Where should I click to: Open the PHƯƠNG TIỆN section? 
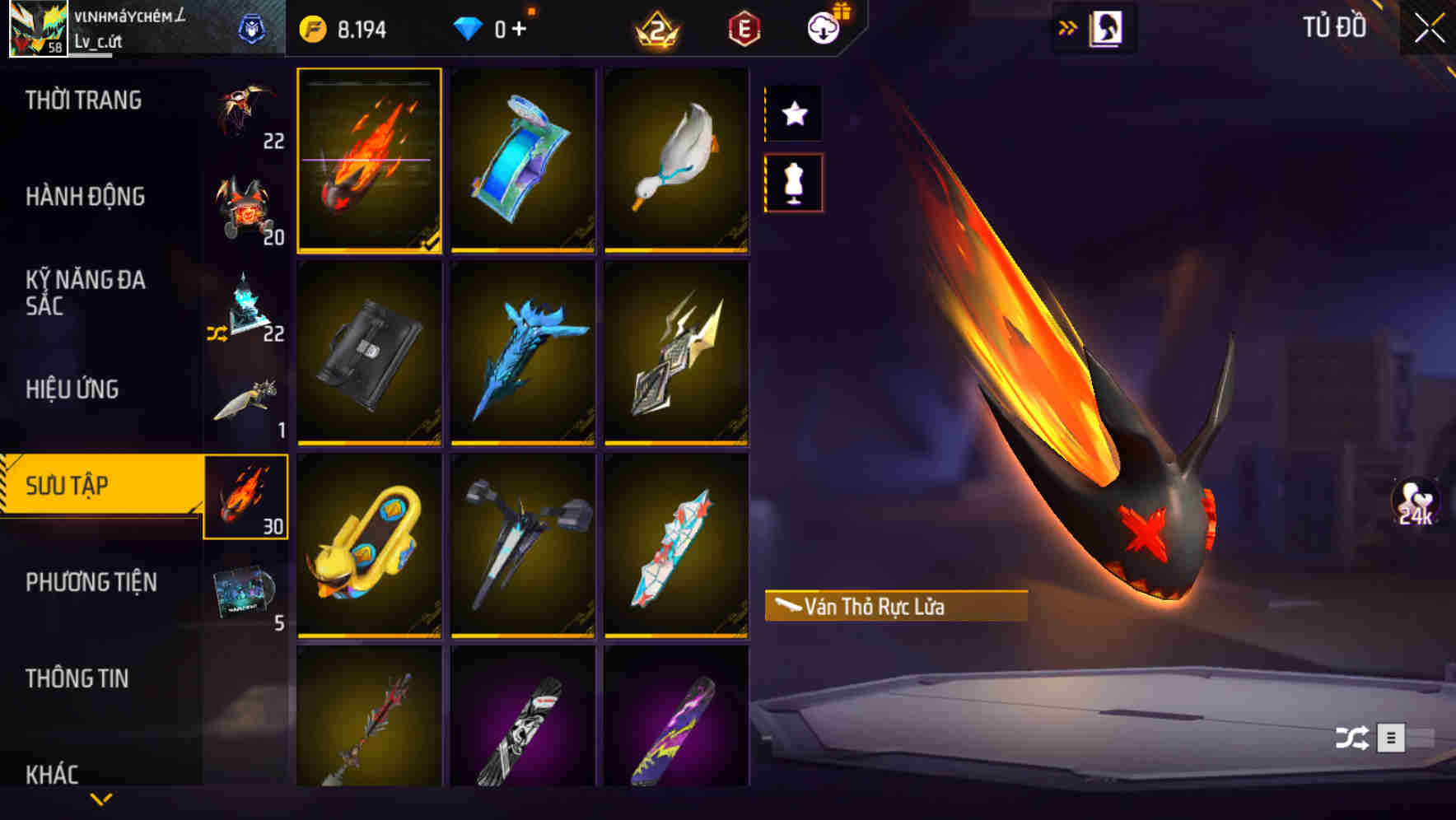[91, 582]
